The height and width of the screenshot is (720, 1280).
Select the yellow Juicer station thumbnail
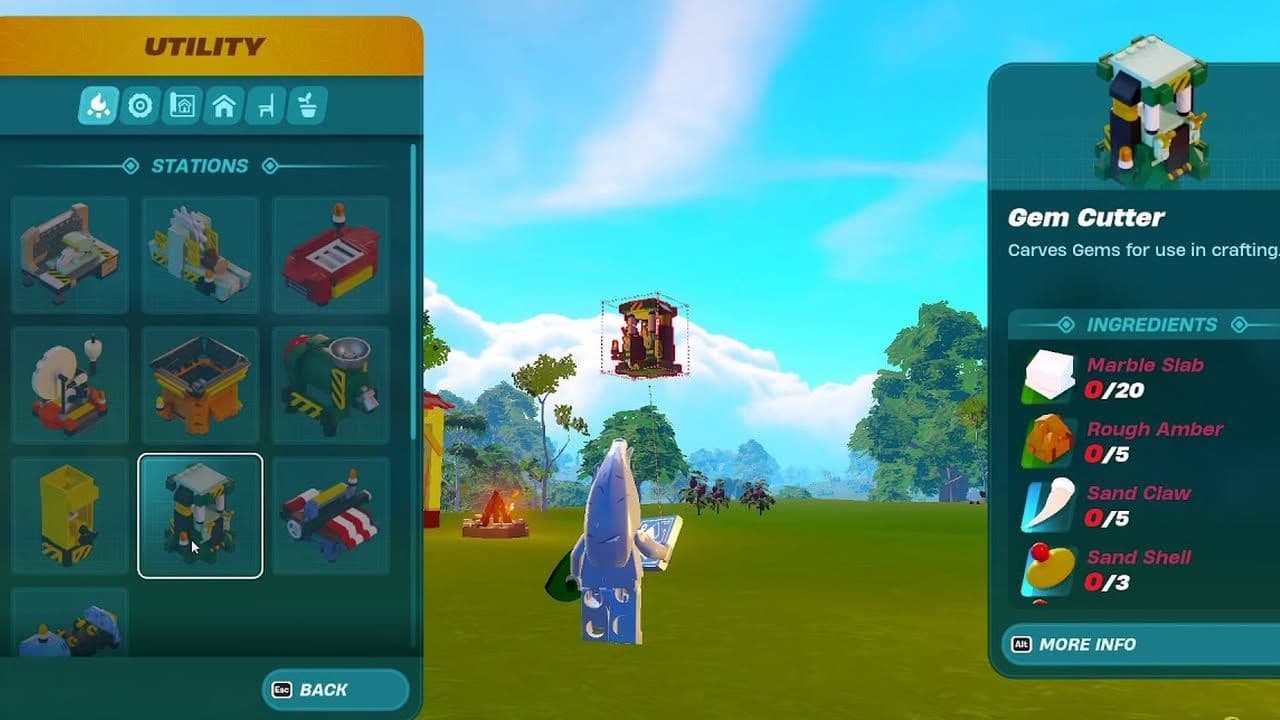[x=69, y=513]
